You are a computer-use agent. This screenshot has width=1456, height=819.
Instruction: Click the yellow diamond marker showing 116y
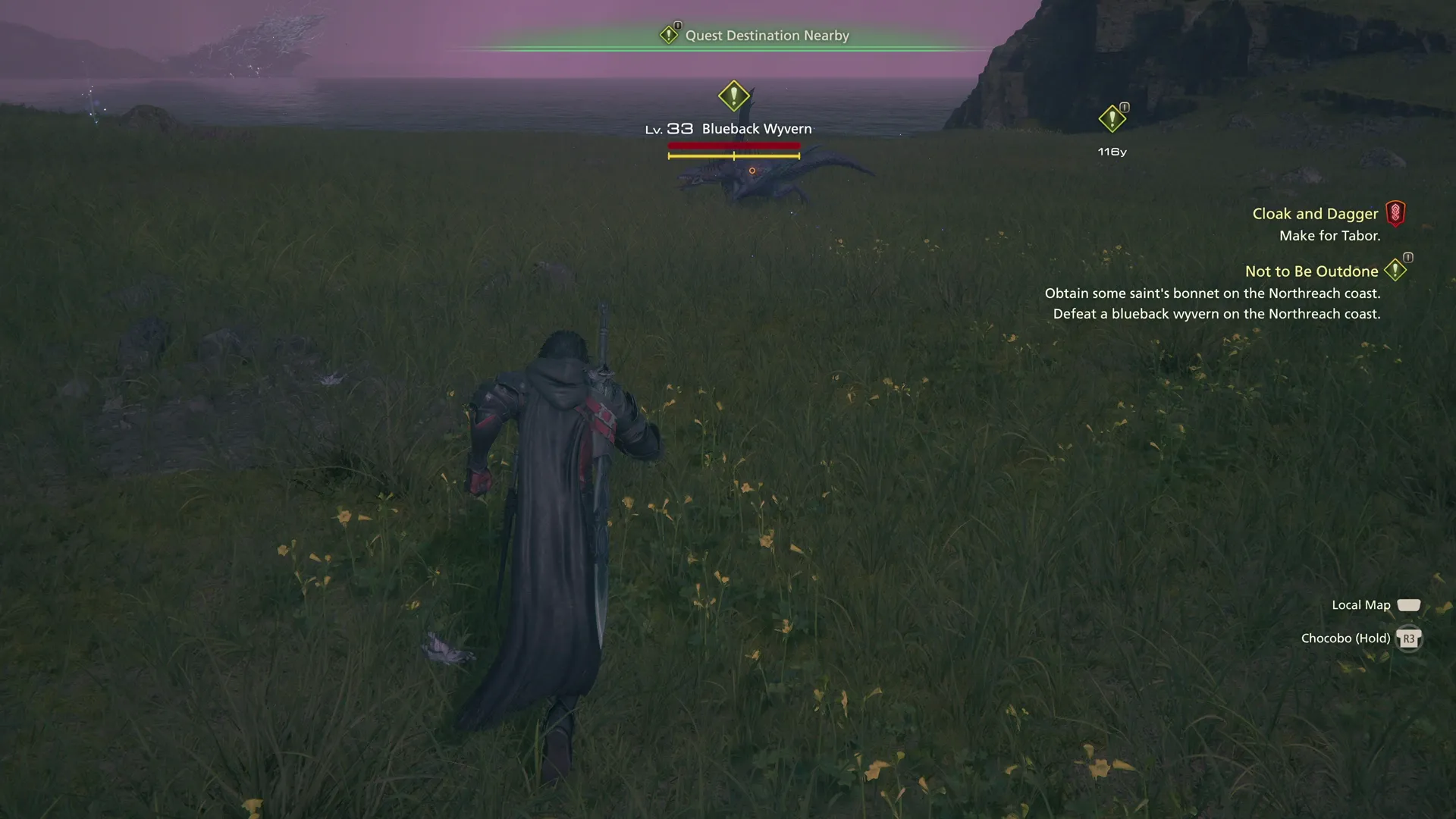point(1112,118)
